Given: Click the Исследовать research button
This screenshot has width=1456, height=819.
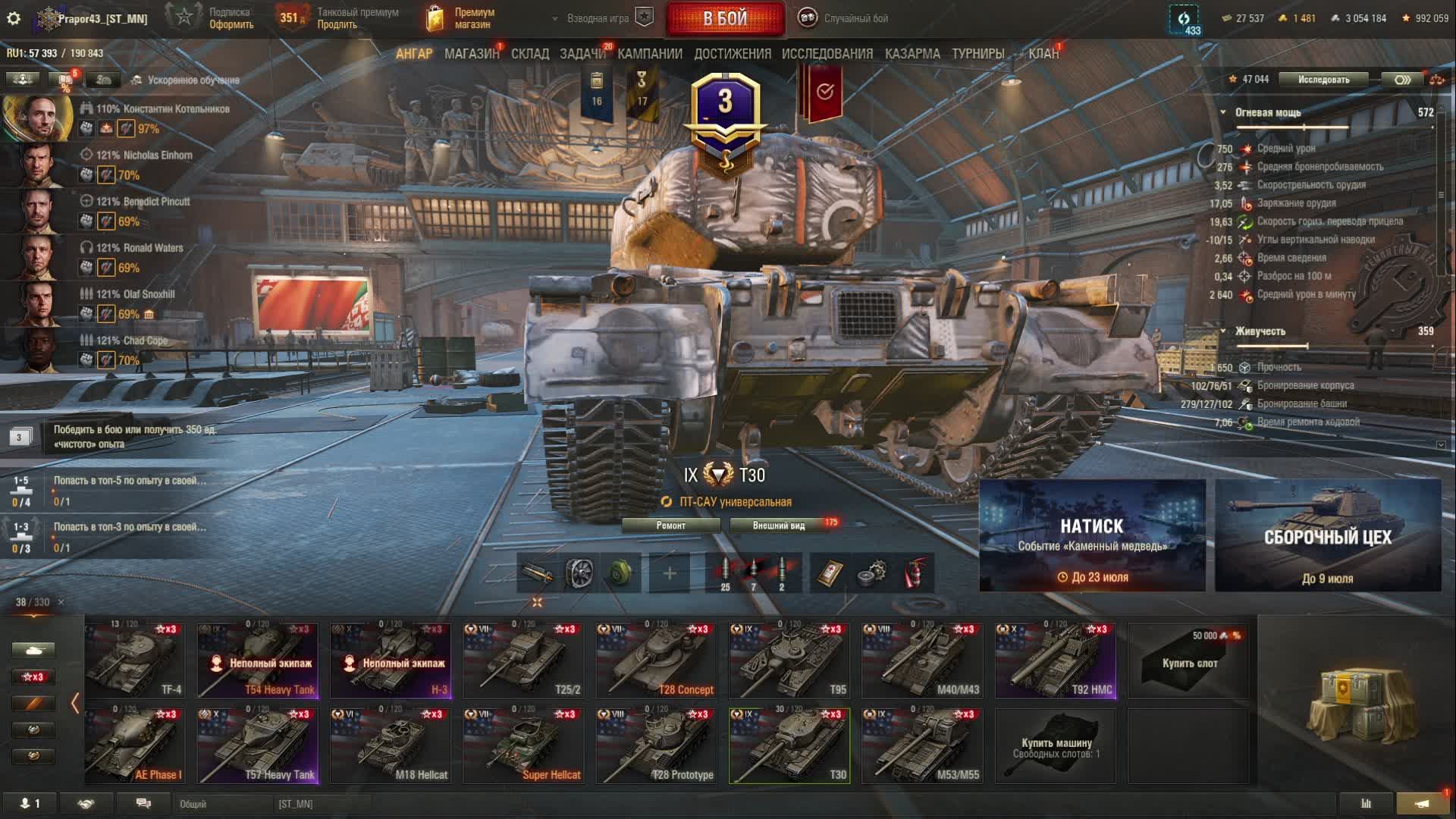Looking at the screenshot, I should pyautogui.click(x=1323, y=80).
